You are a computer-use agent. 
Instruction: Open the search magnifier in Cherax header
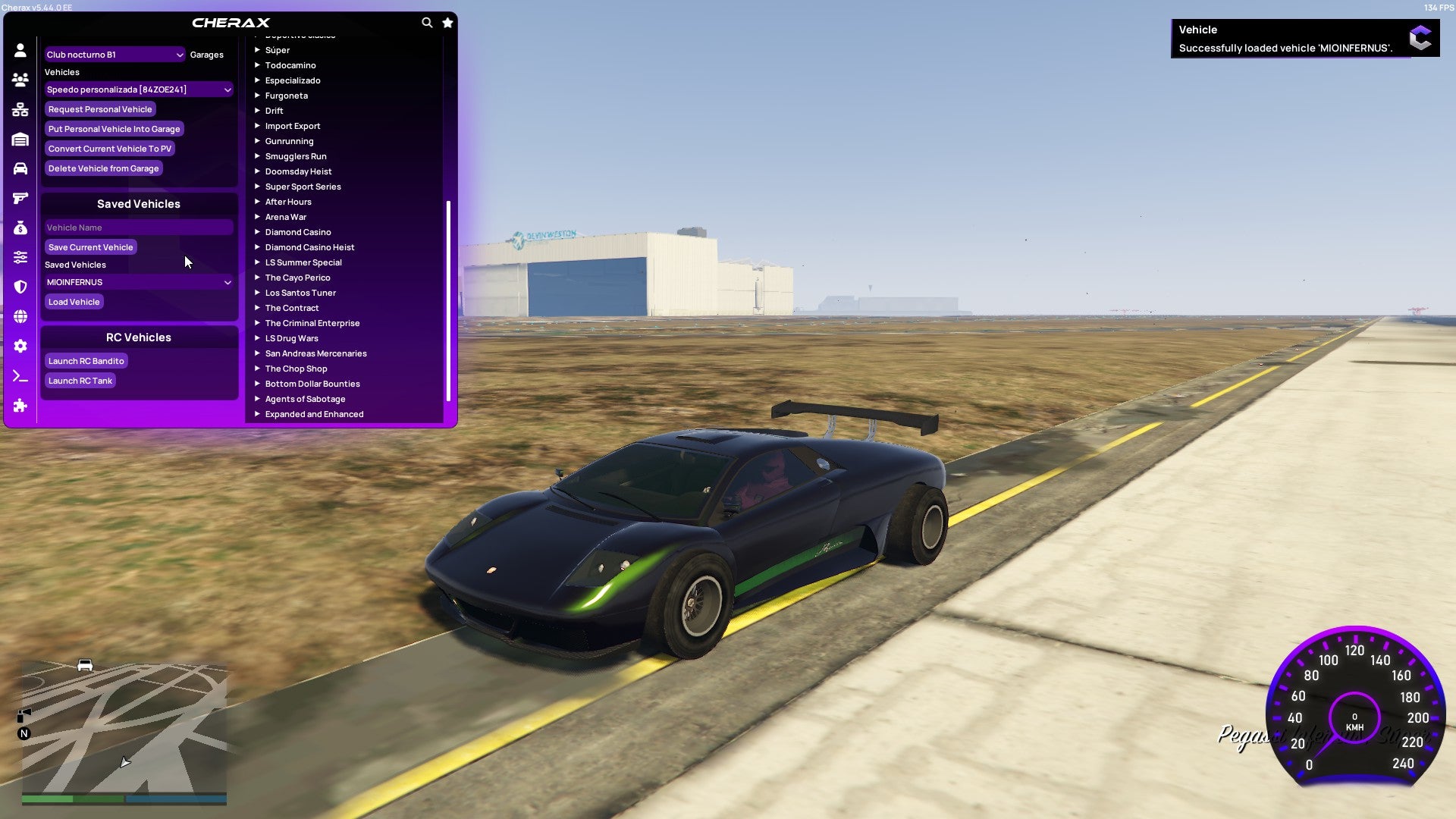(x=427, y=23)
